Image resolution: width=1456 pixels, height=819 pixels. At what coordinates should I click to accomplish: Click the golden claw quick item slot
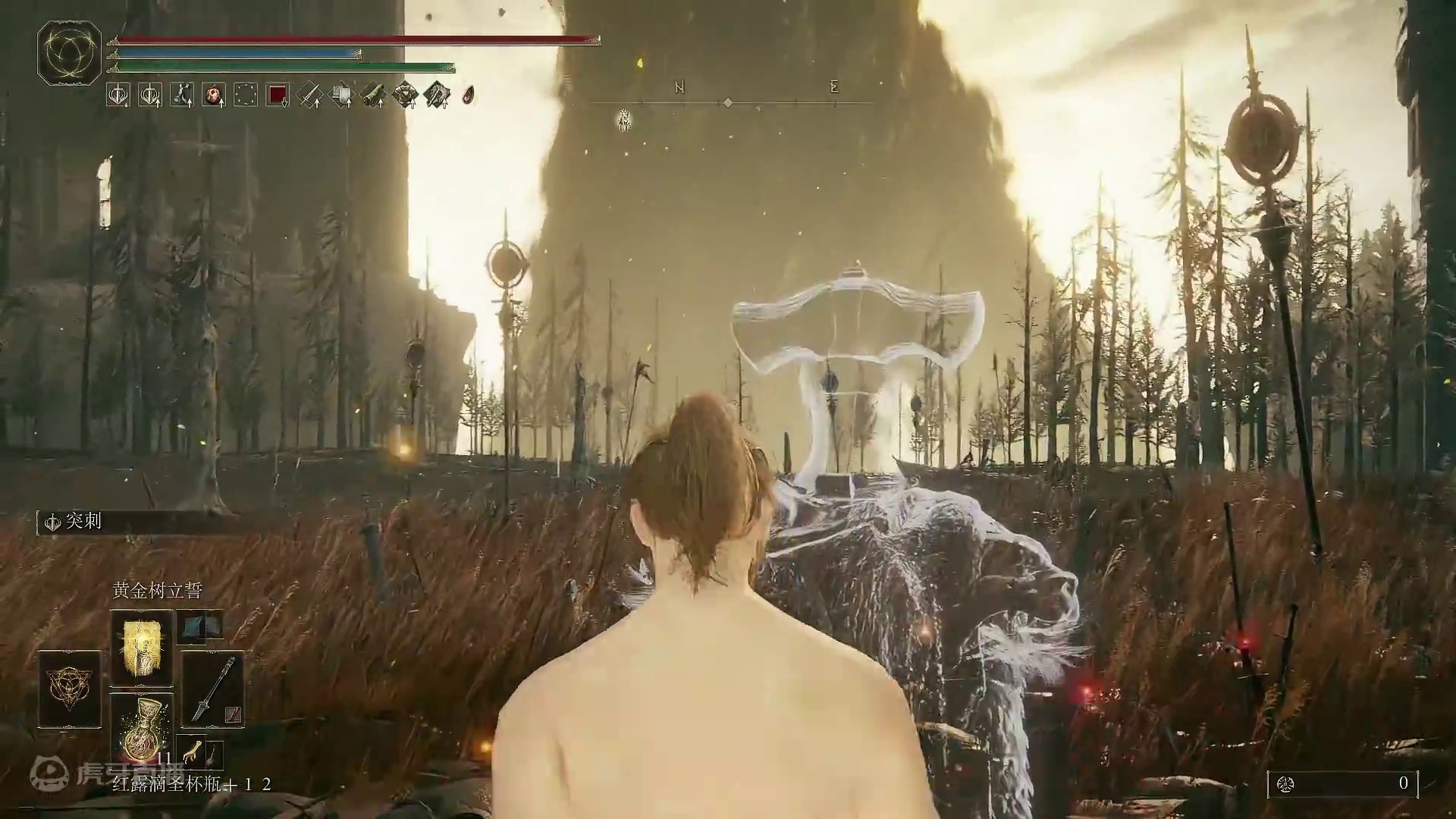point(191,752)
